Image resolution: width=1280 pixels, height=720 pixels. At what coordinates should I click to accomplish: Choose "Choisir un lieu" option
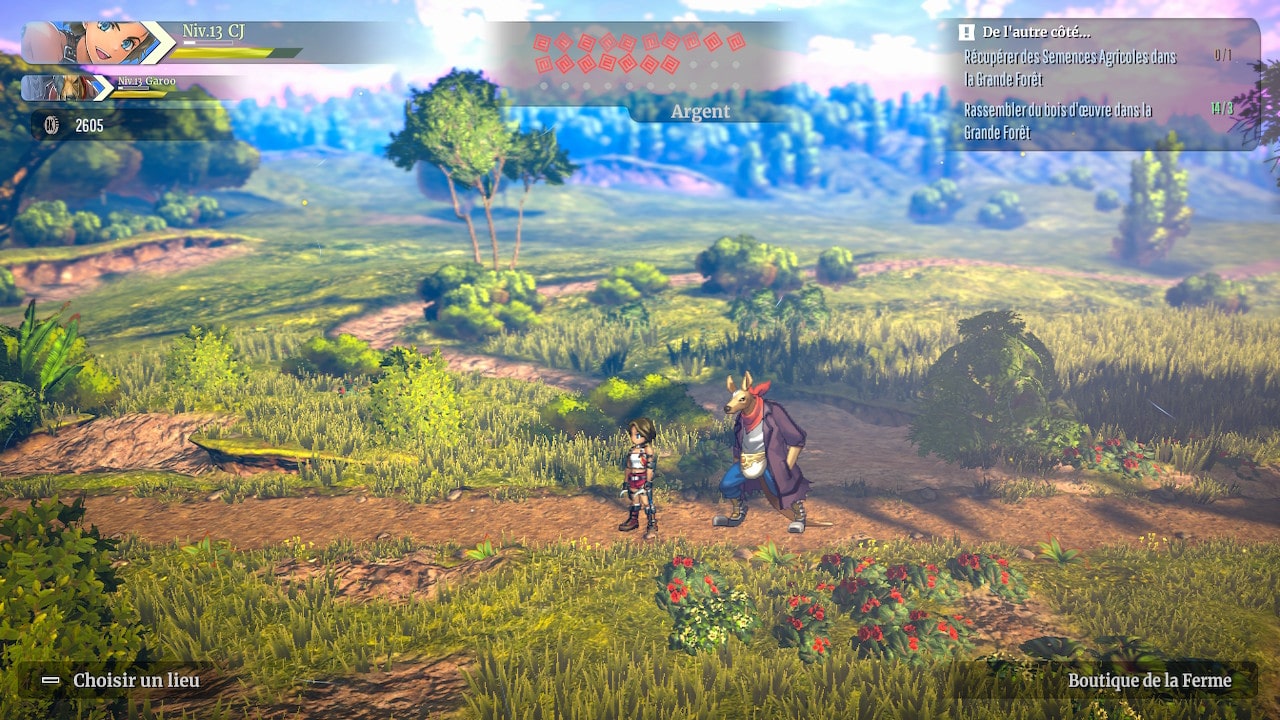click(x=136, y=681)
